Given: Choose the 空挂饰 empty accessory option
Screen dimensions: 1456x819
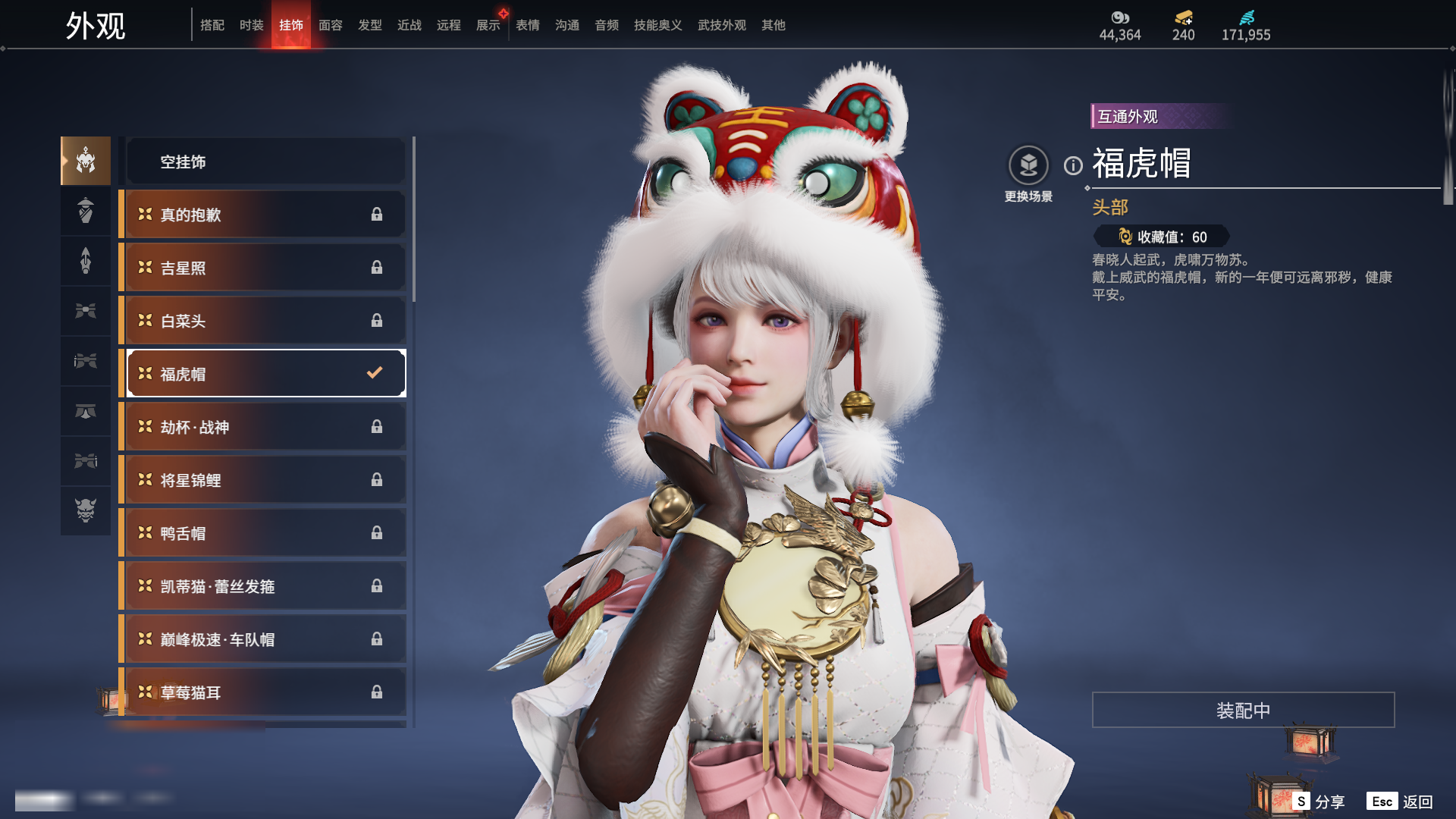Looking at the screenshot, I should pos(265,162).
